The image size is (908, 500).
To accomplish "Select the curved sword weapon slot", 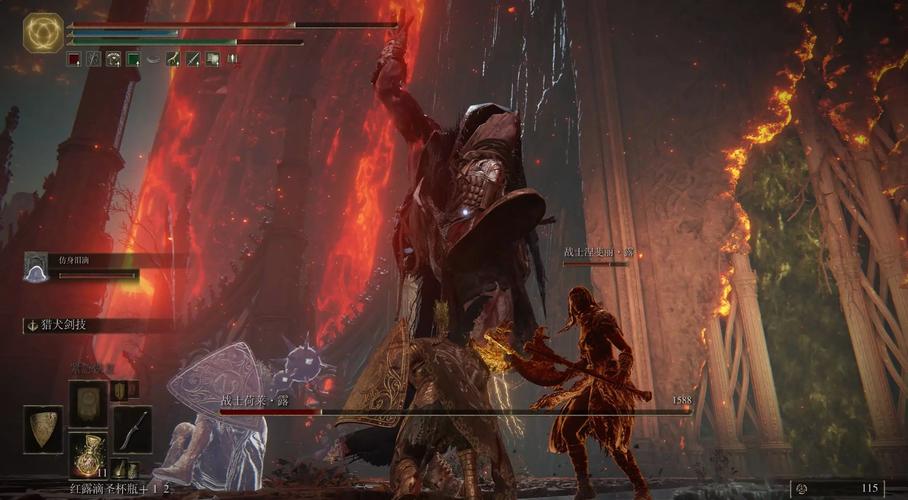I will coord(132,429).
